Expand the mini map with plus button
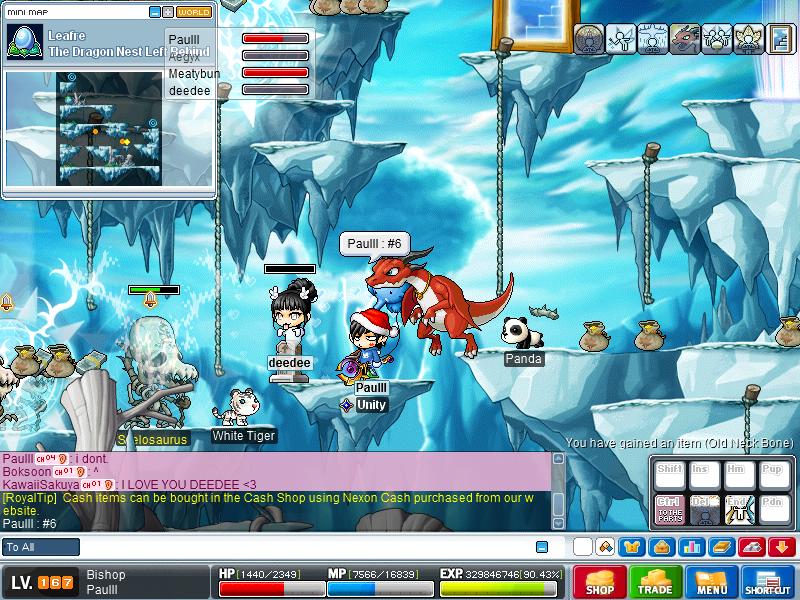The height and width of the screenshot is (600, 800). click(168, 12)
